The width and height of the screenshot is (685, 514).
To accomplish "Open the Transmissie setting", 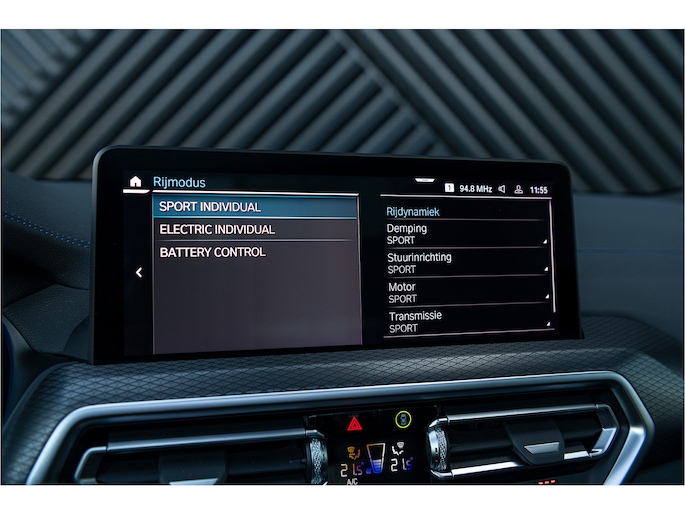I will (x=466, y=321).
